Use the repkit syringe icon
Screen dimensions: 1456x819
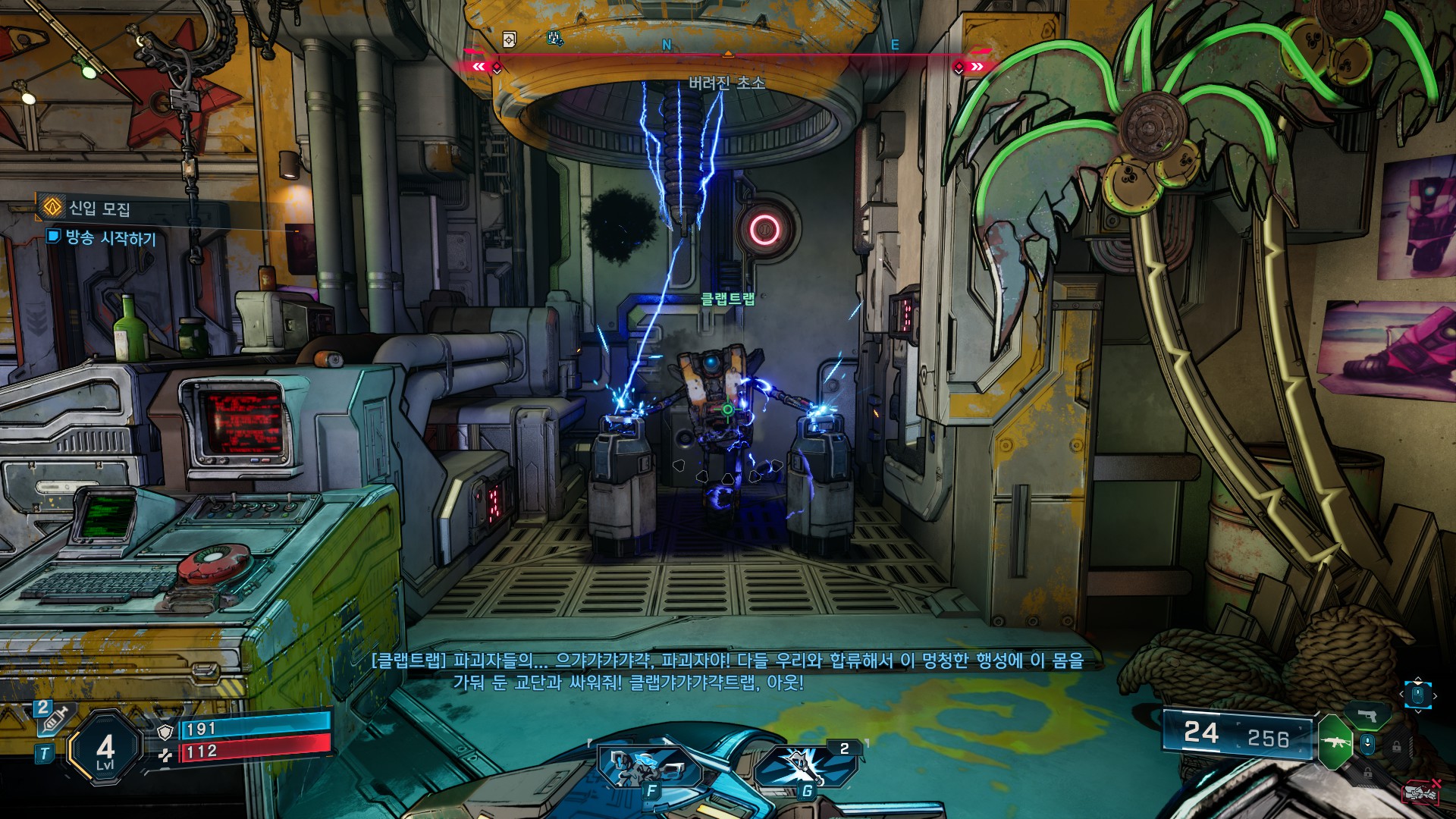point(53,719)
